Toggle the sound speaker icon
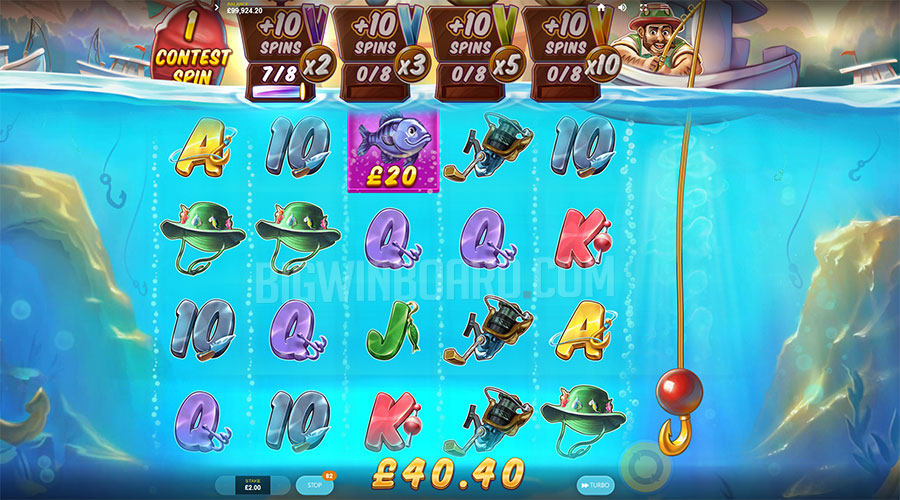 click(x=621, y=7)
